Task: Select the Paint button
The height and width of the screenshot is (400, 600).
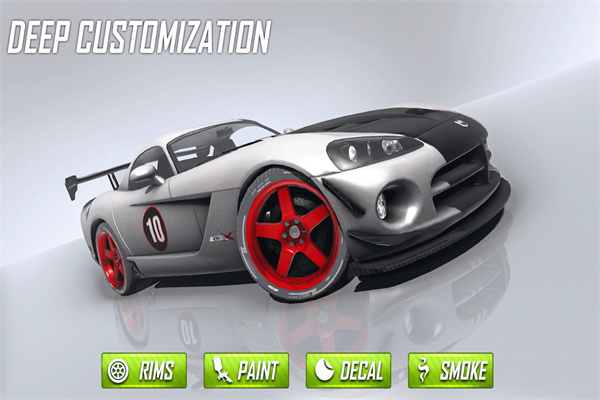Action: (247, 370)
